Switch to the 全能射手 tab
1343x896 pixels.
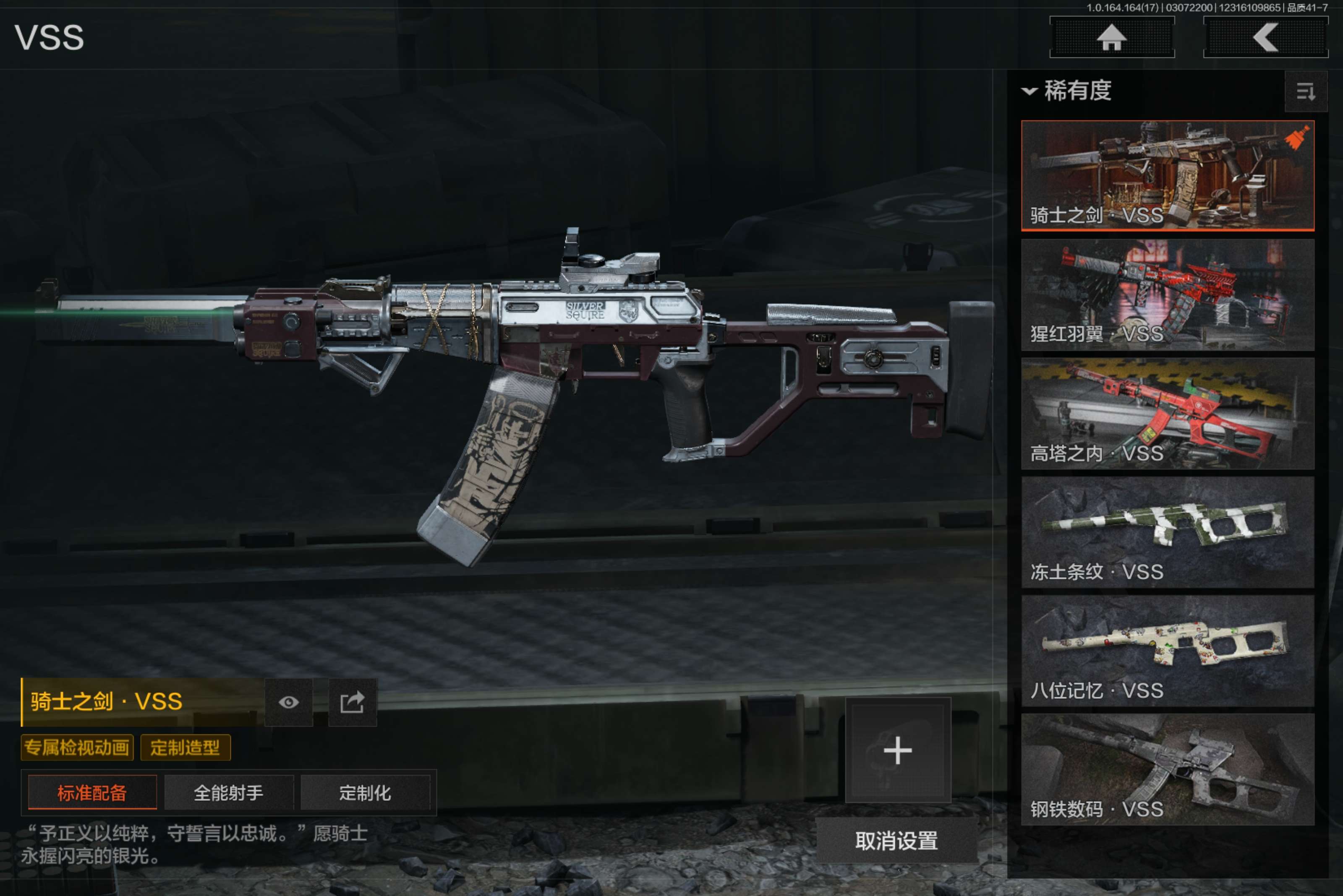(229, 792)
